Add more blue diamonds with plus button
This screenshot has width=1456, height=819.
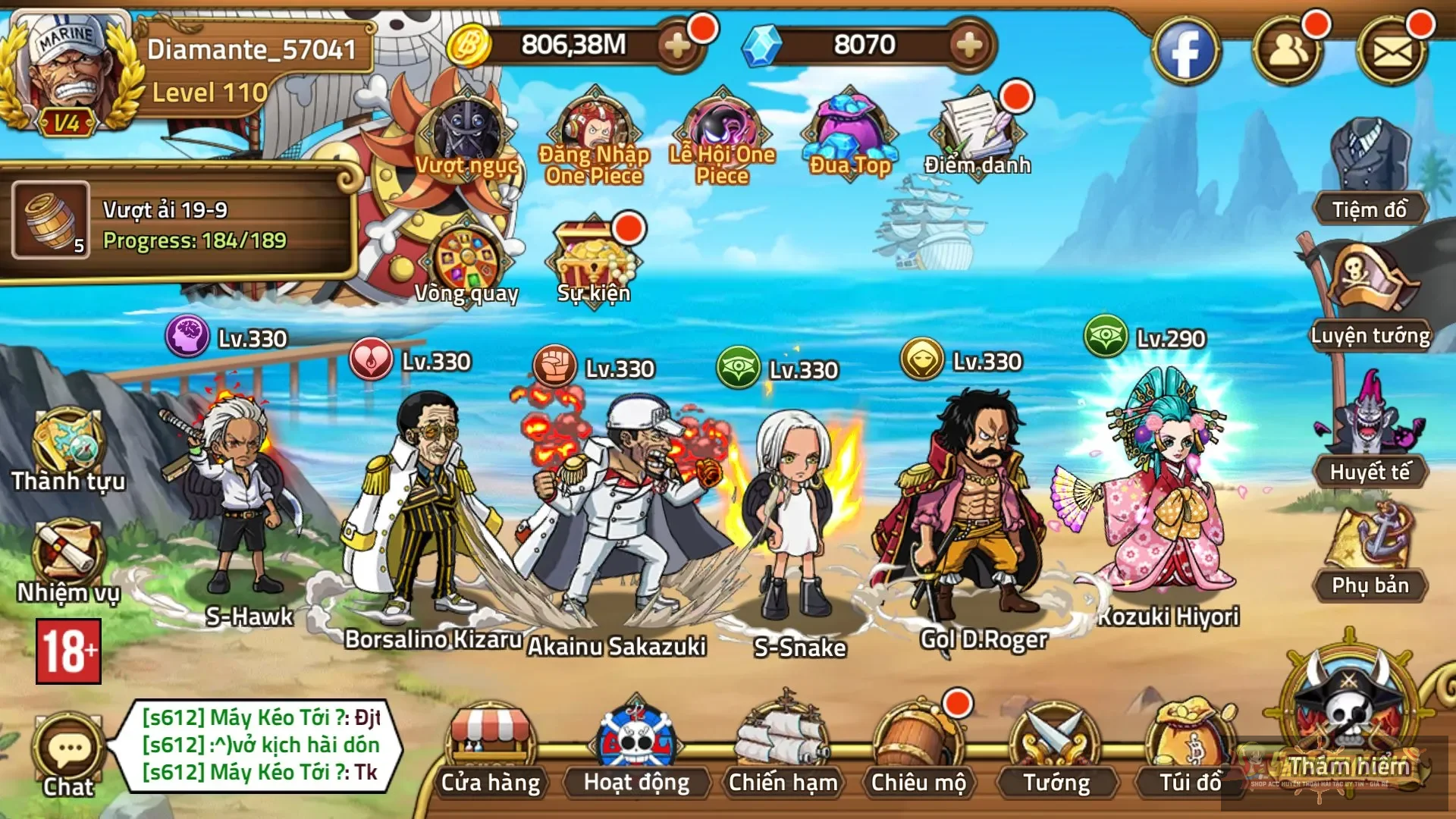point(969,46)
